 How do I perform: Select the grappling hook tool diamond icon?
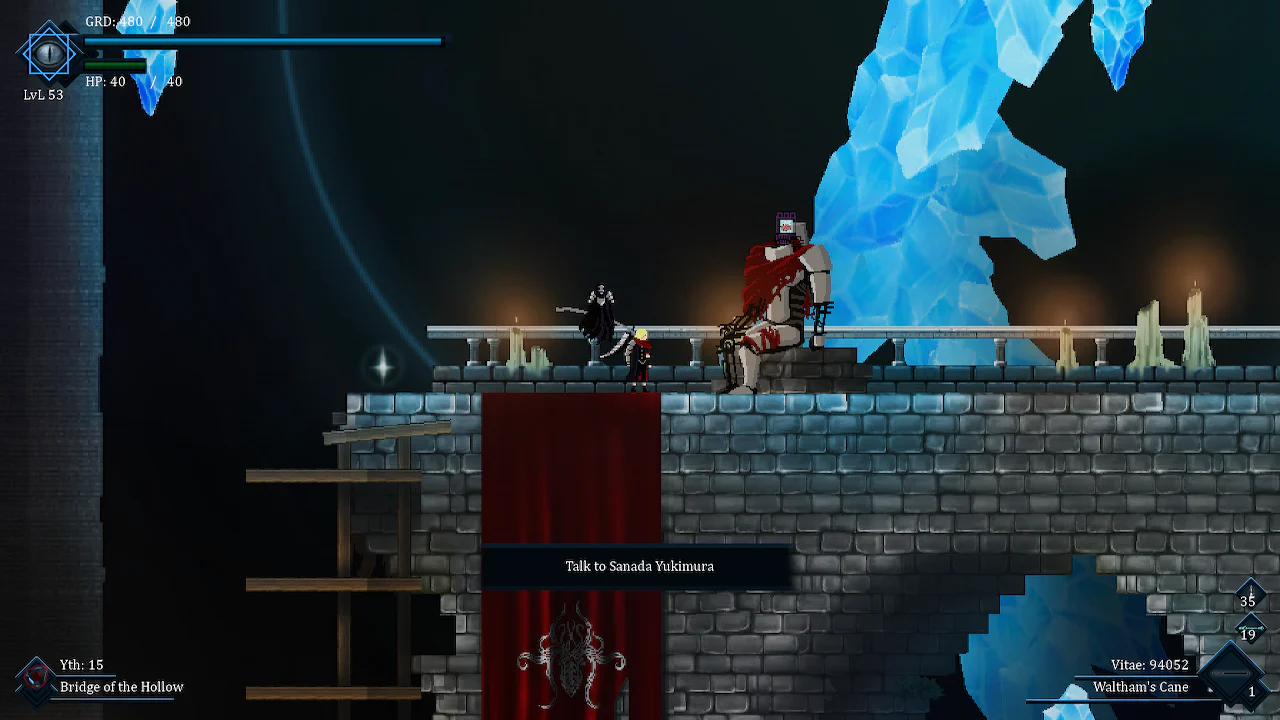[x=1249, y=628]
